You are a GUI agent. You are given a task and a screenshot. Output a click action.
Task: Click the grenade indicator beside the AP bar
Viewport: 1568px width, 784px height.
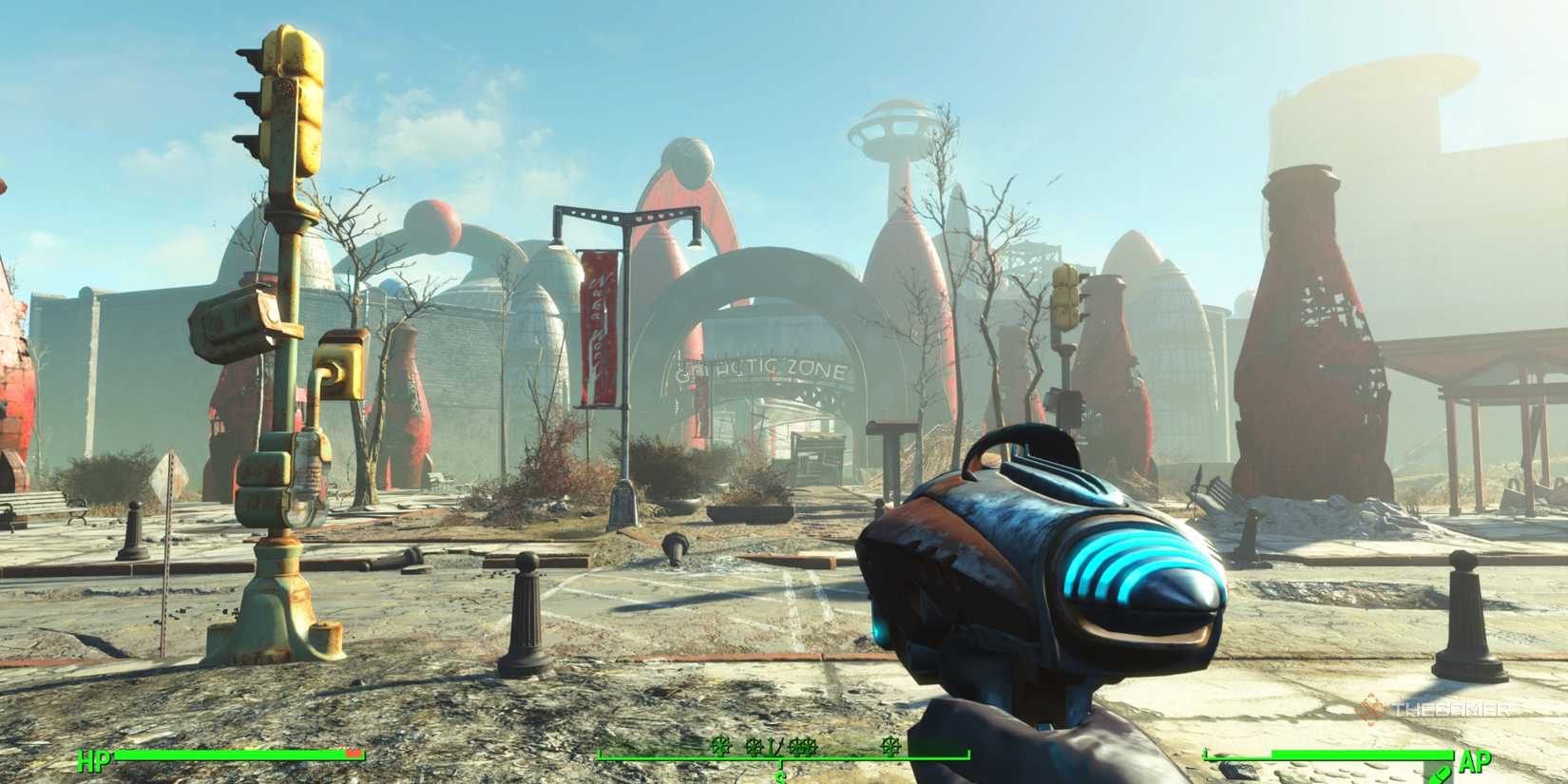[x=1443, y=774]
